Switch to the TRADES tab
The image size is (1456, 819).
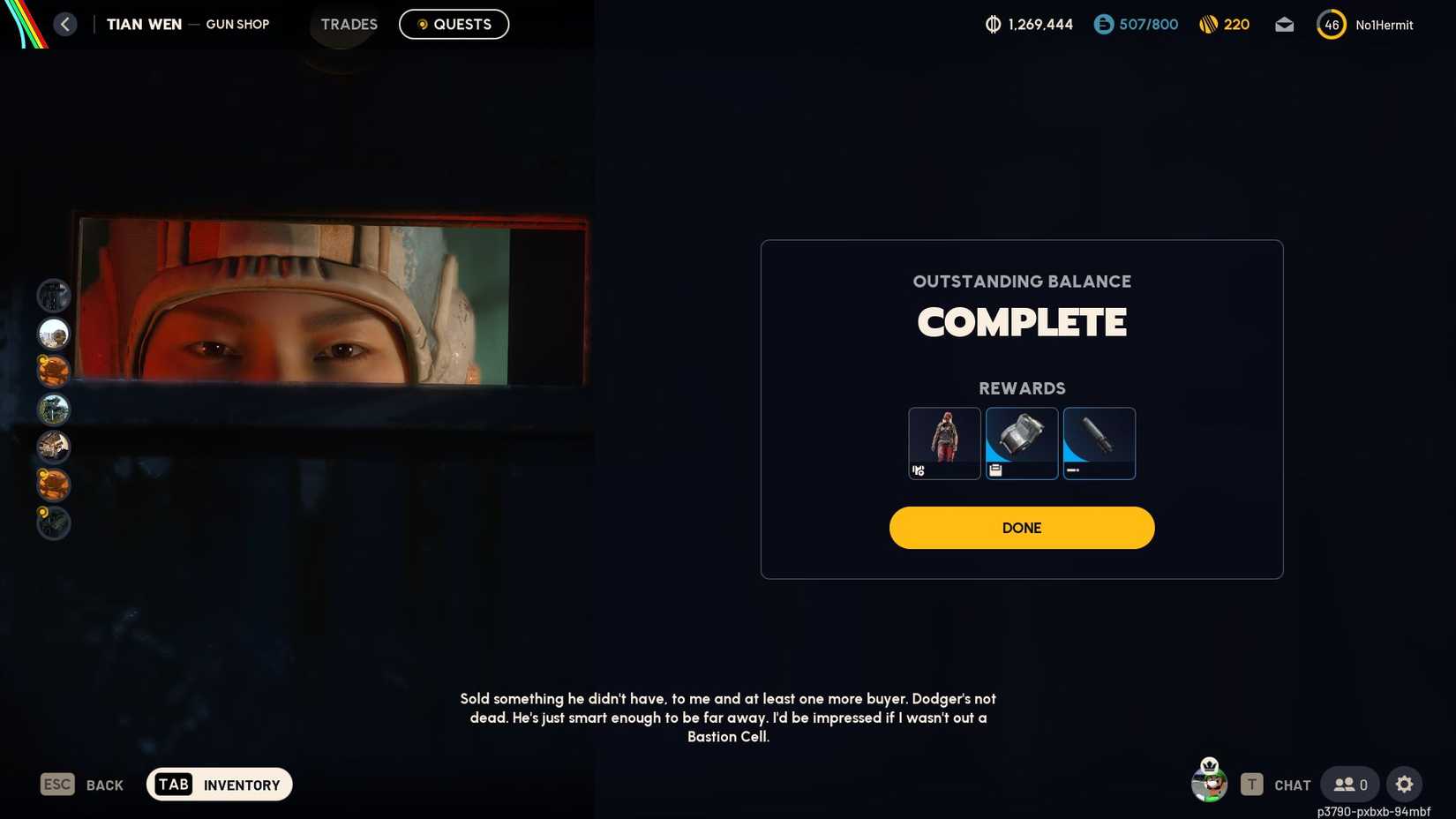click(349, 24)
